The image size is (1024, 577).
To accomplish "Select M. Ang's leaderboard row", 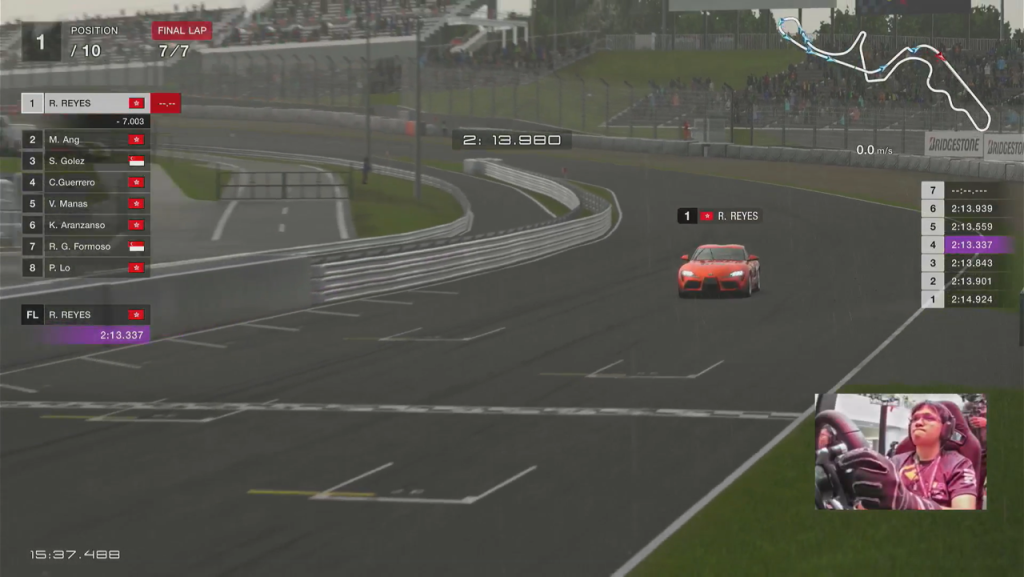I will tap(86, 140).
